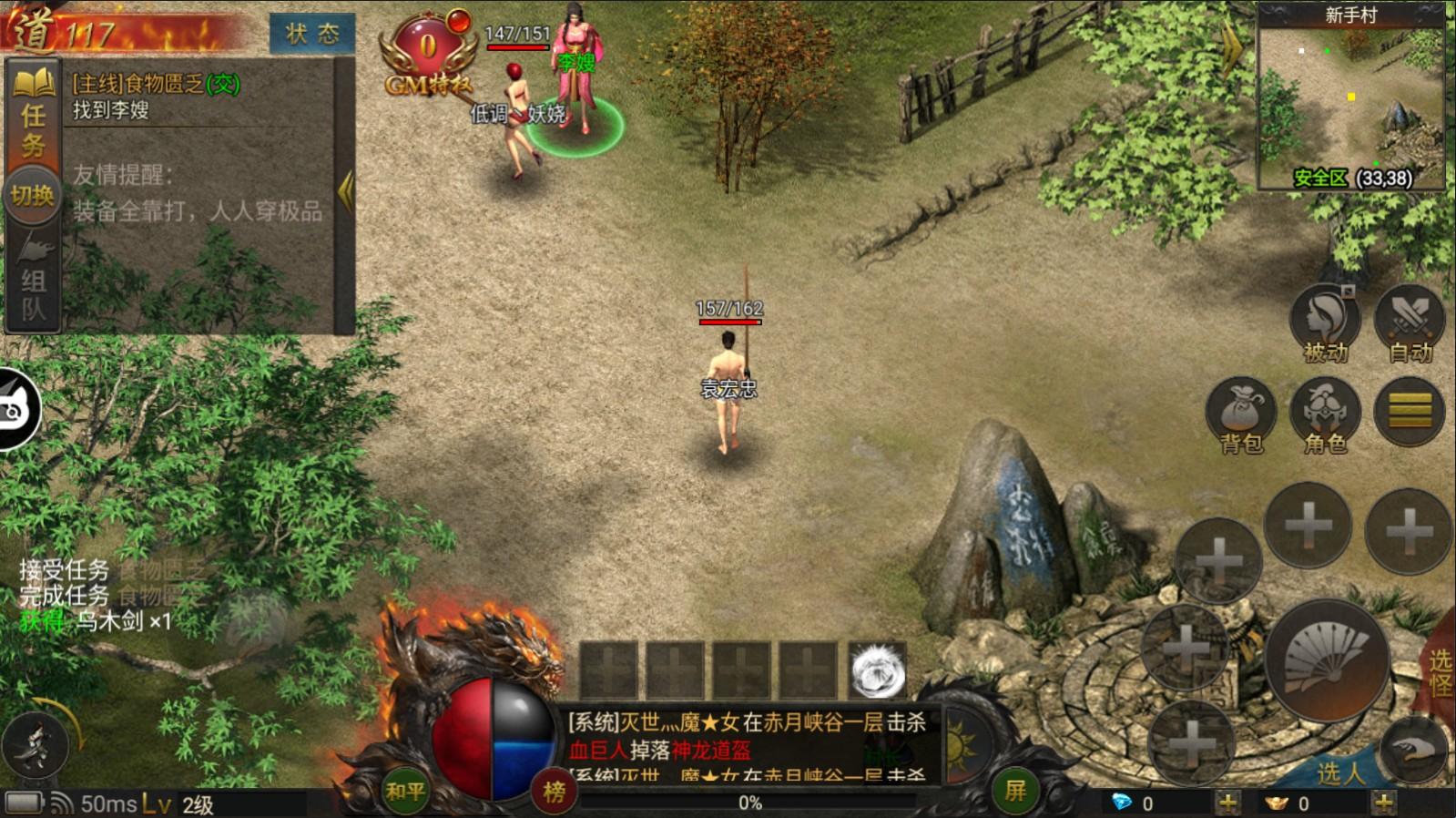Activate the fan attack button
The image size is (1456, 818).
[1327, 660]
